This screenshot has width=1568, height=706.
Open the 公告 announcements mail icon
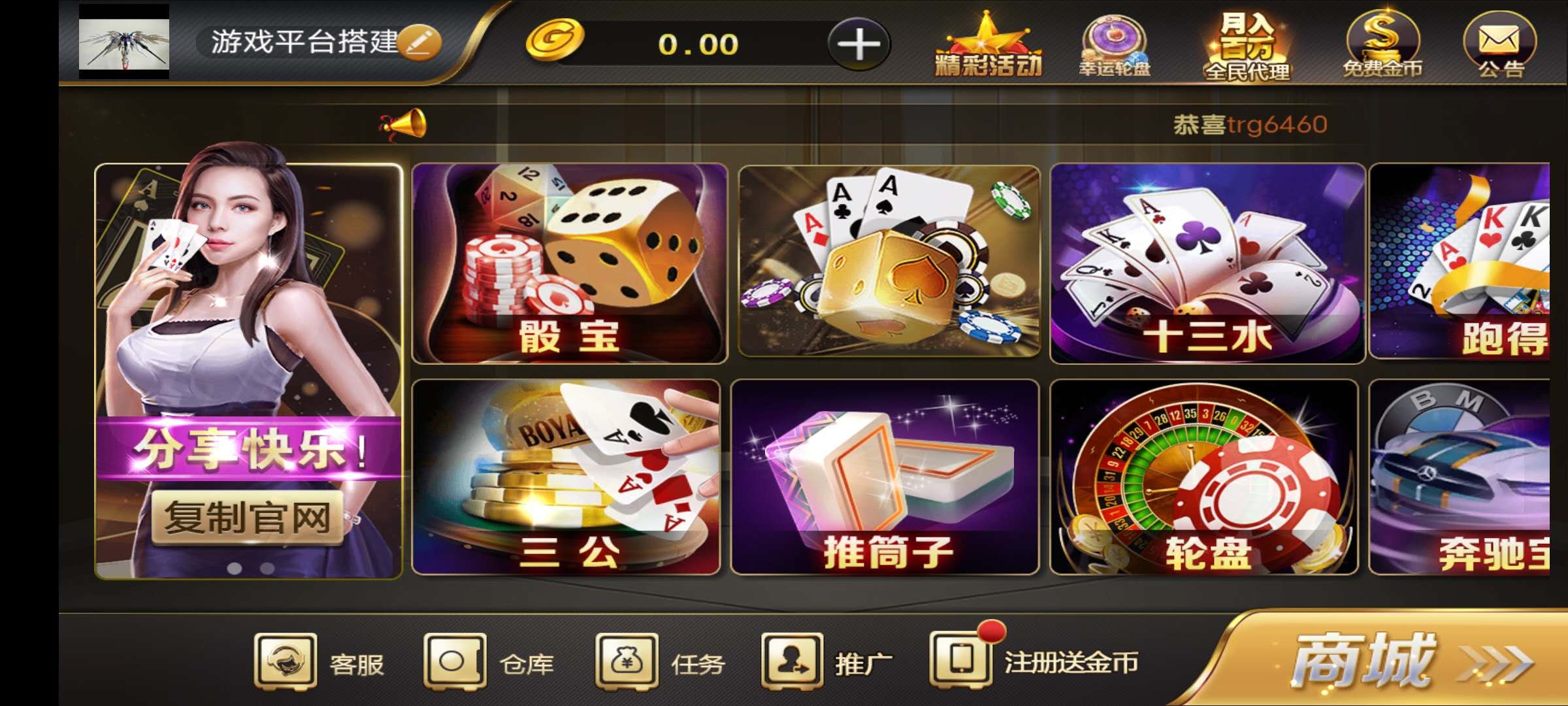(1500, 46)
